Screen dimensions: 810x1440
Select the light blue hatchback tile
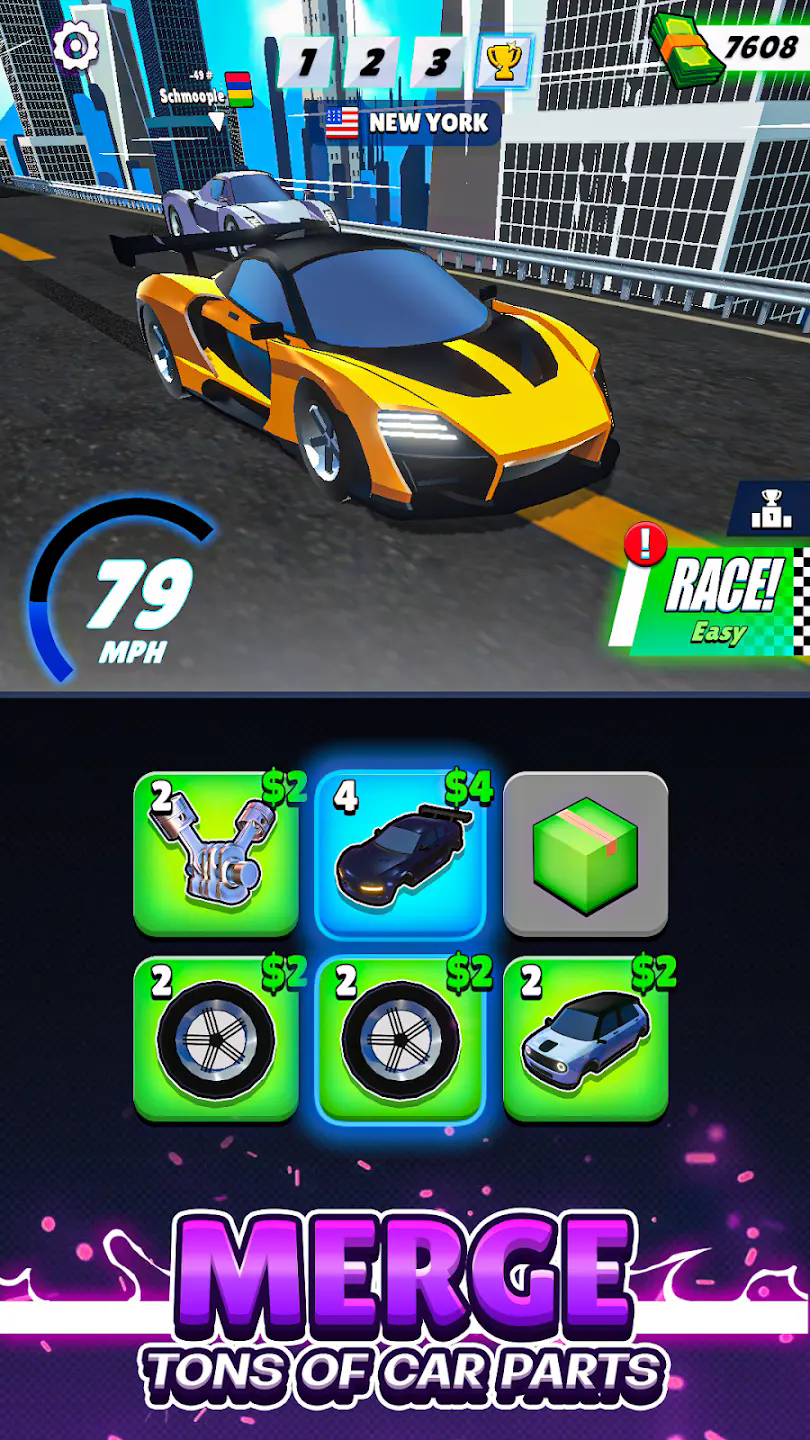(585, 1037)
